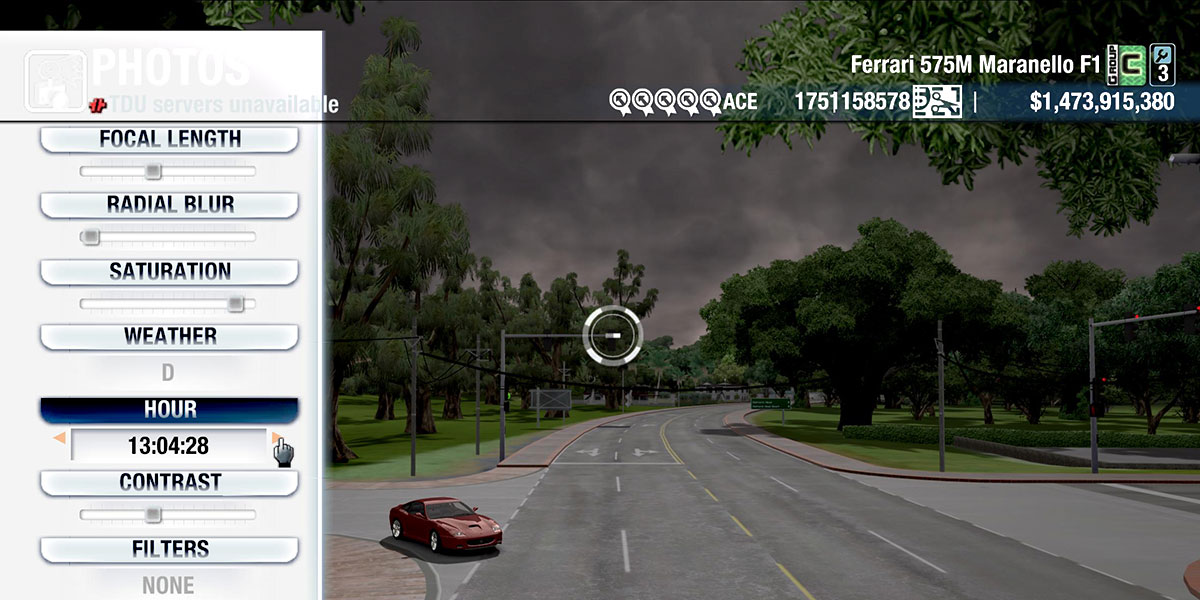Screen dimensions: 1200x600
Task: Open the Filters option
Action: point(169,549)
